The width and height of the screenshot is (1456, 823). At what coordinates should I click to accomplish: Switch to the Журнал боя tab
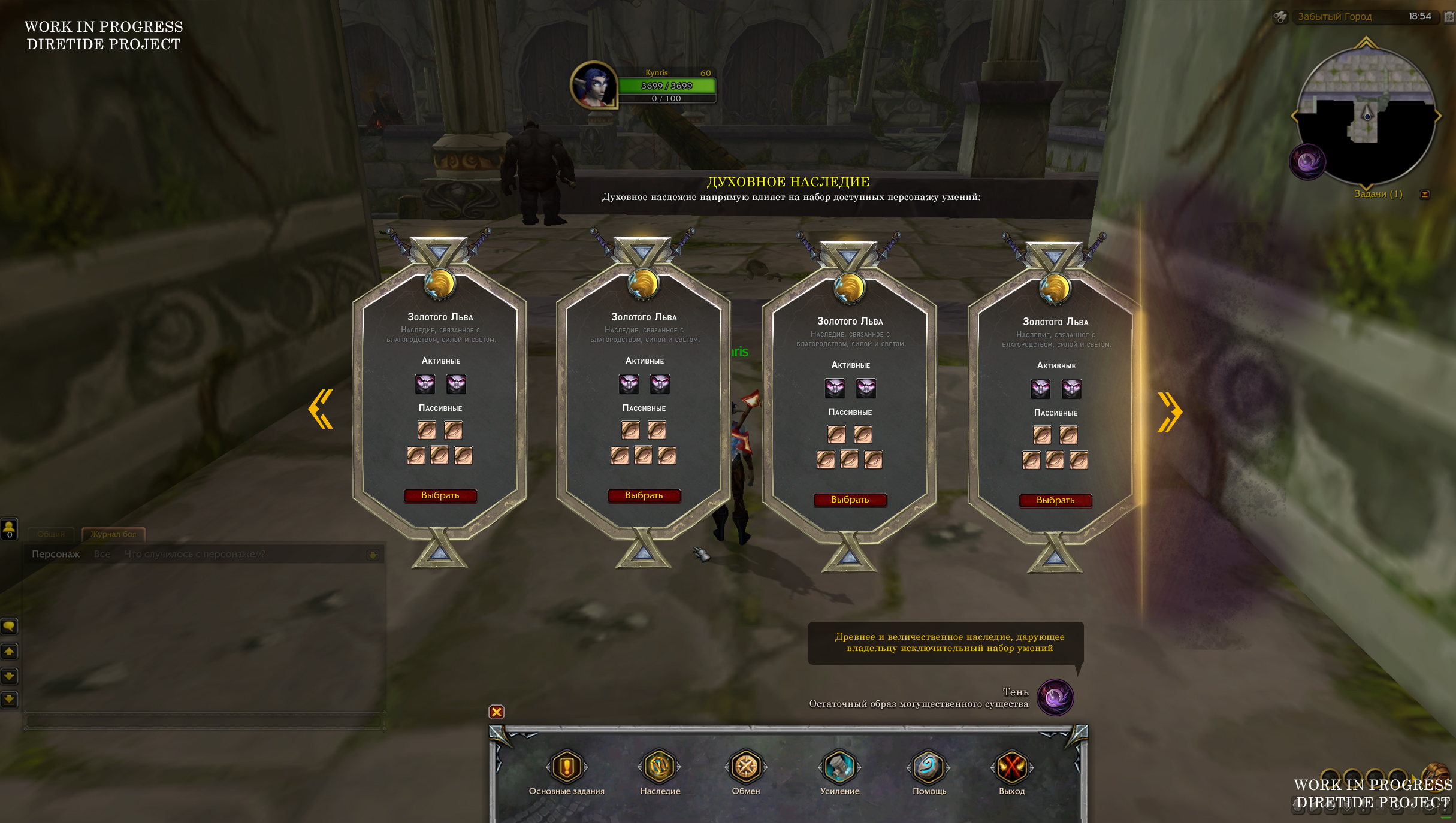coord(113,534)
